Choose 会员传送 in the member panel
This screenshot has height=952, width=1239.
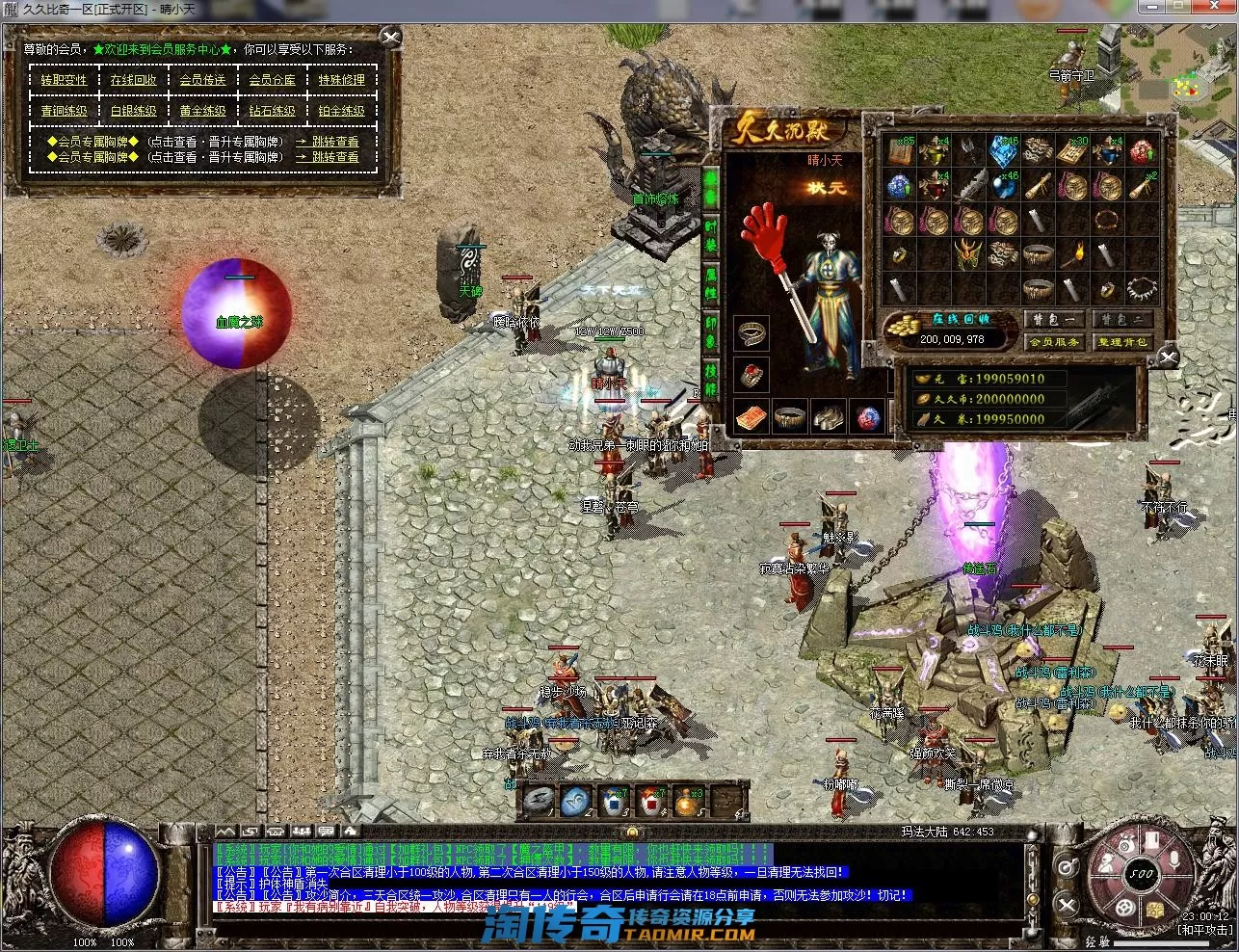202,81
